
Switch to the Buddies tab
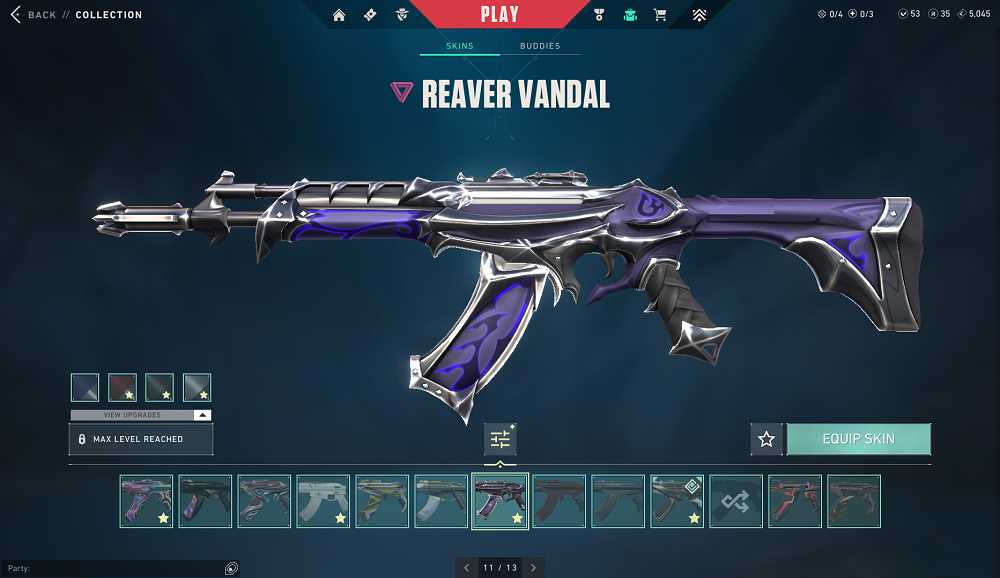click(x=540, y=46)
